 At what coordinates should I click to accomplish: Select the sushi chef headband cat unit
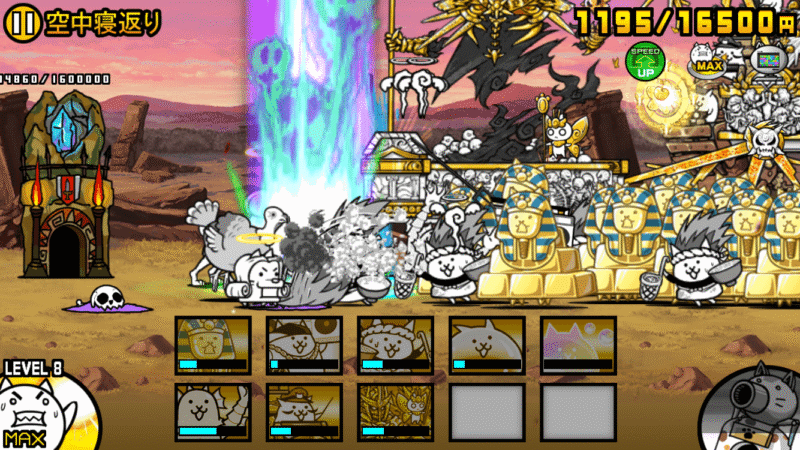coord(395,345)
